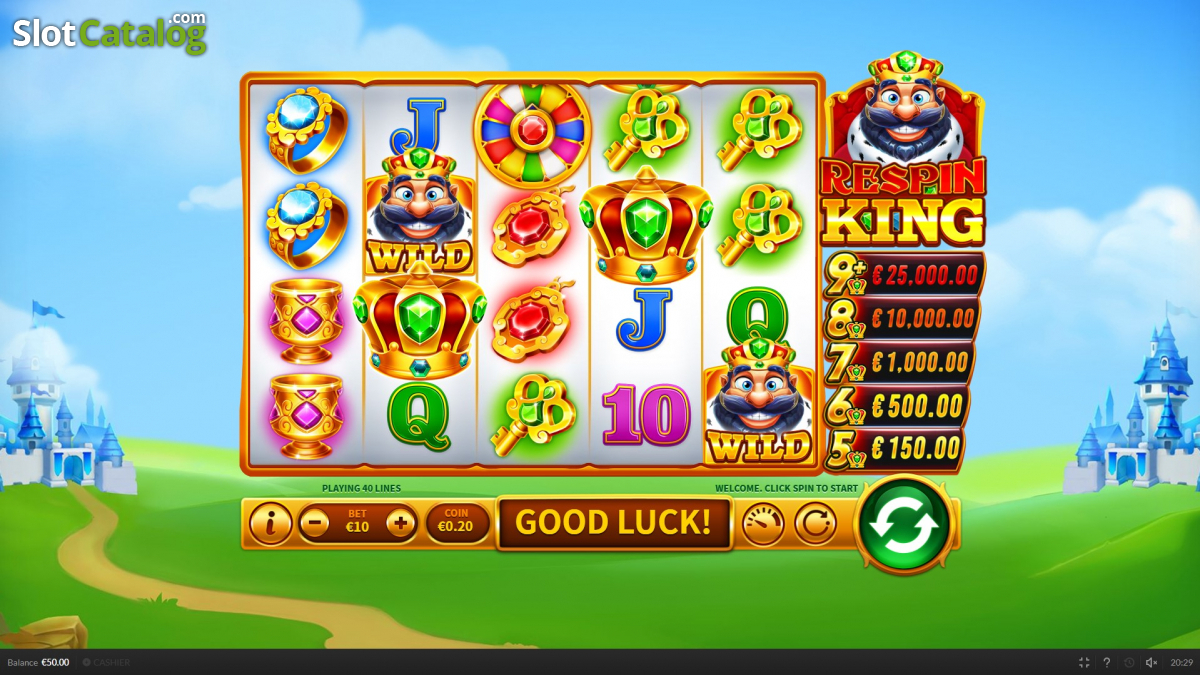Toggle fullscreen mode in the bottom bar
Viewport: 1200px width, 675px height.
click(1084, 662)
